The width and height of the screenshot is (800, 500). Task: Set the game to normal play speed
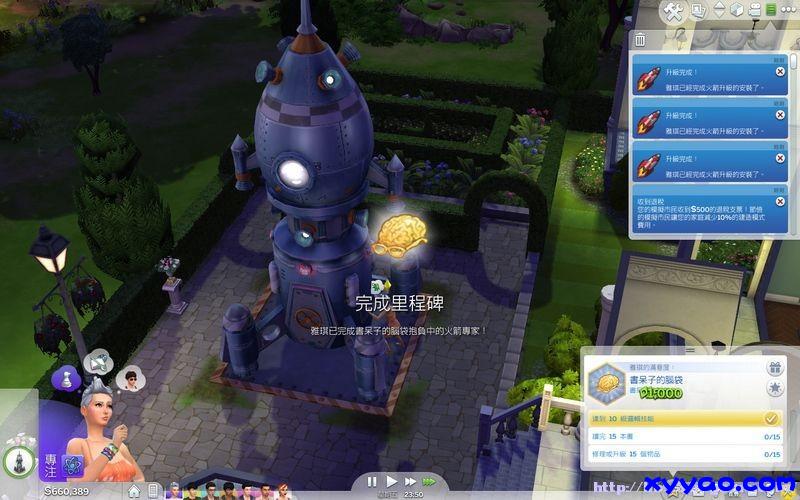pos(391,481)
